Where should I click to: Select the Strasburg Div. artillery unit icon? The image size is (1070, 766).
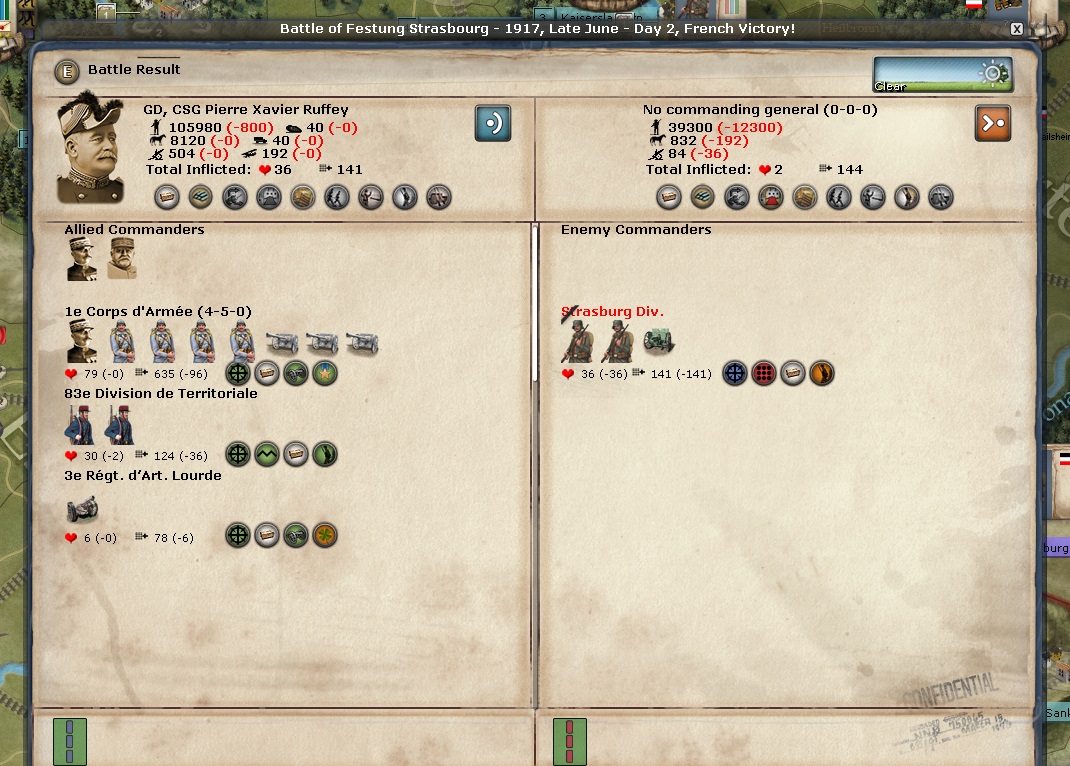click(657, 342)
